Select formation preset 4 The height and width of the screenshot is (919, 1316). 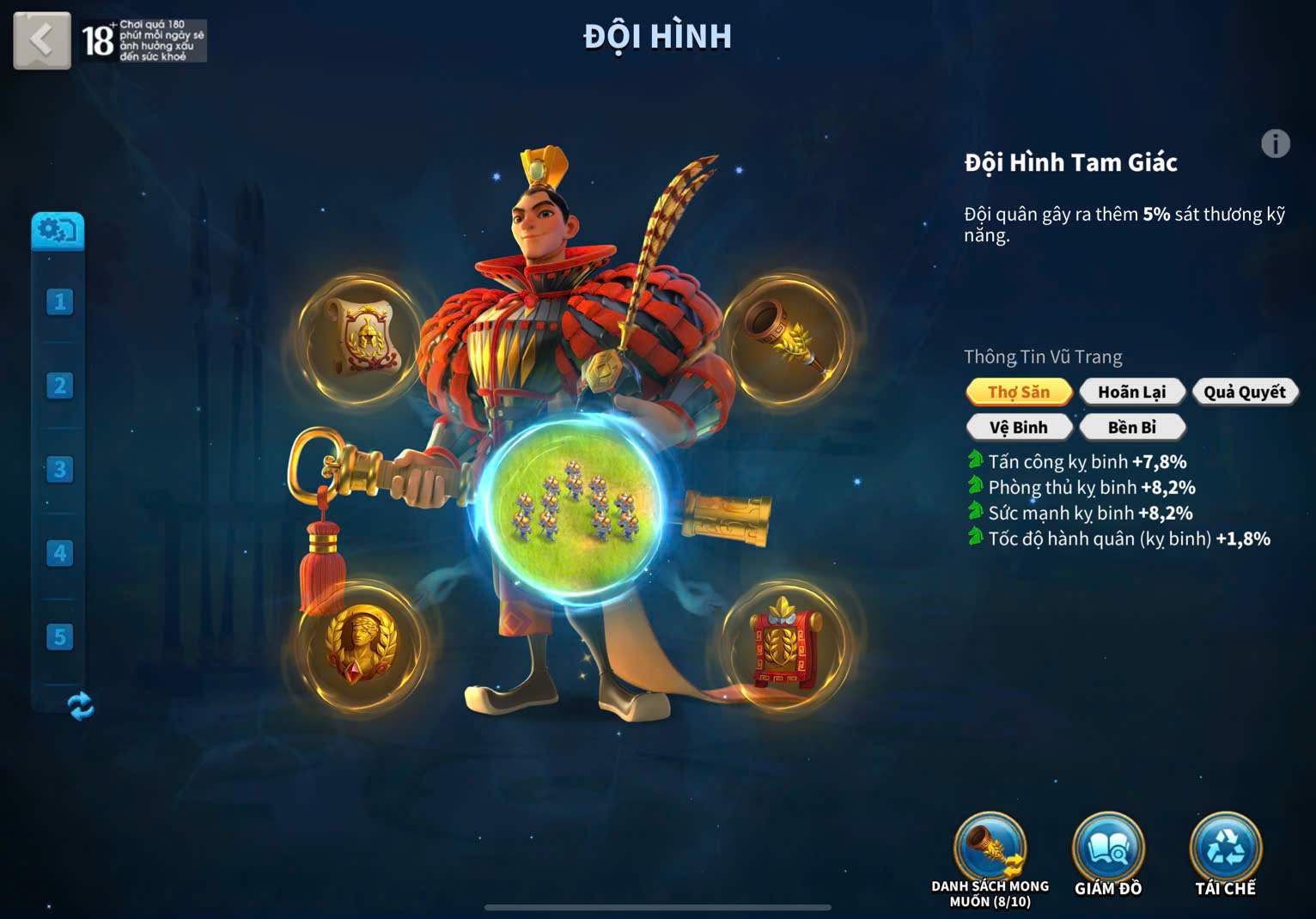pyautogui.click(x=59, y=553)
